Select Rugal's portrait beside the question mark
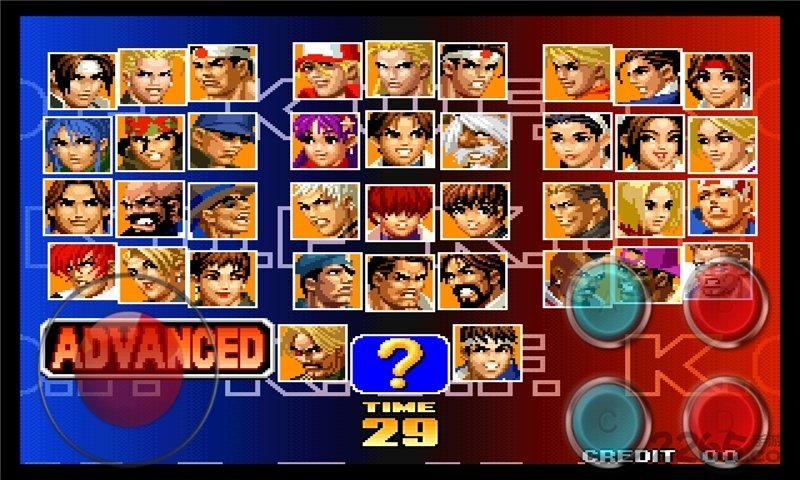Screen dimensions: 800x480 (x=312, y=352)
